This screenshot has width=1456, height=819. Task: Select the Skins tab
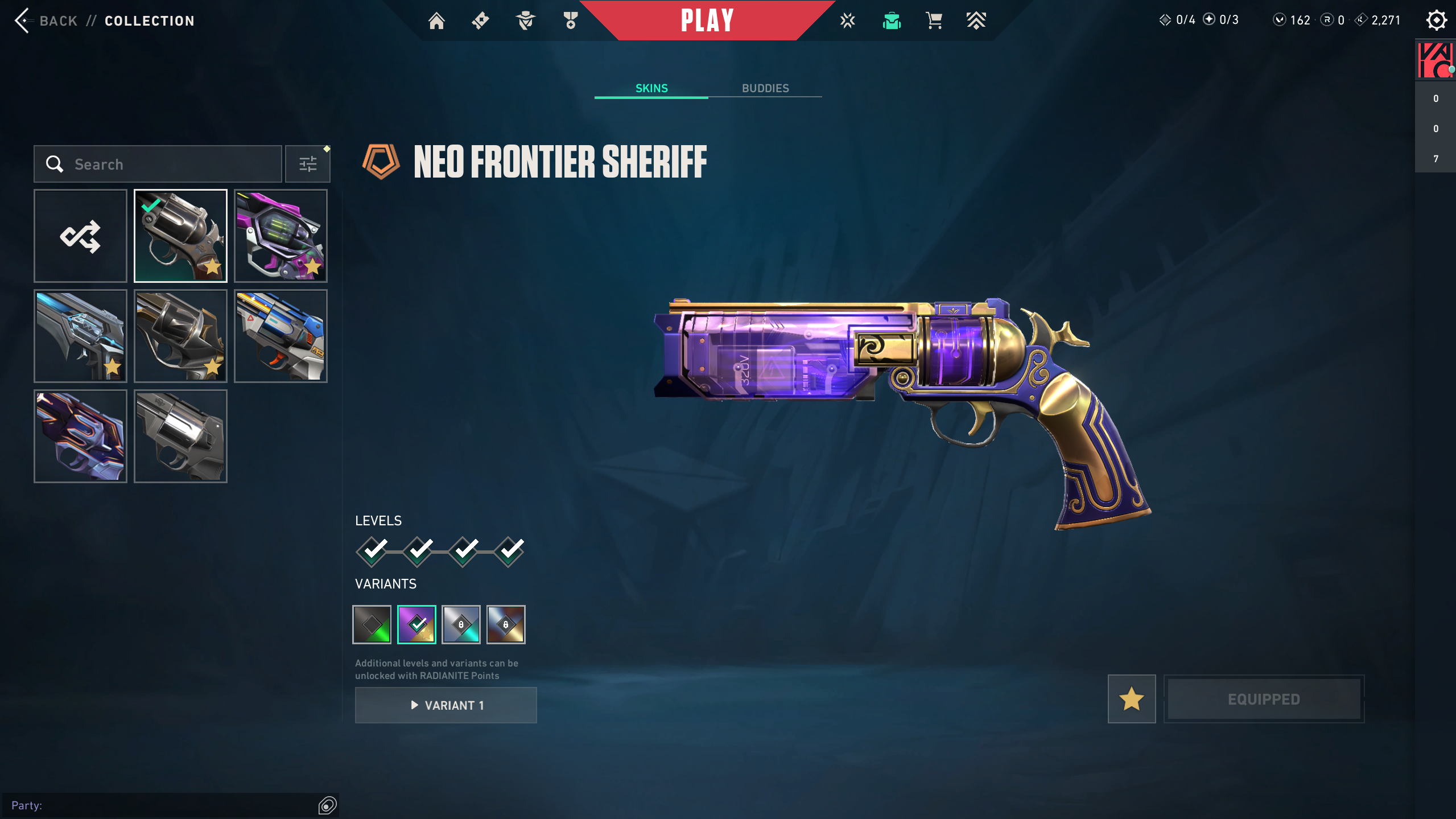click(651, 88)
